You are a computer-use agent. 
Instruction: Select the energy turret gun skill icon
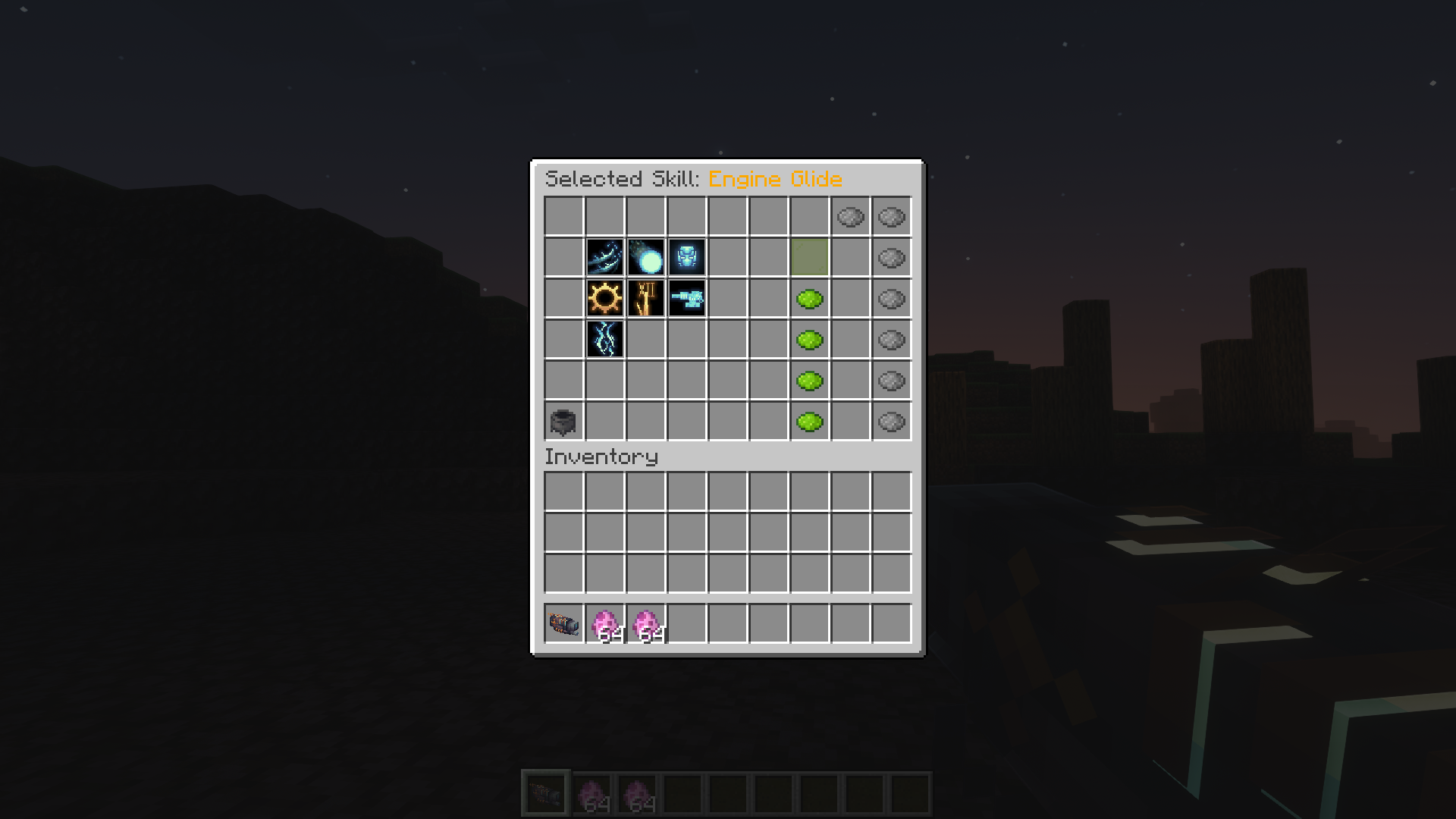point(686,299)
